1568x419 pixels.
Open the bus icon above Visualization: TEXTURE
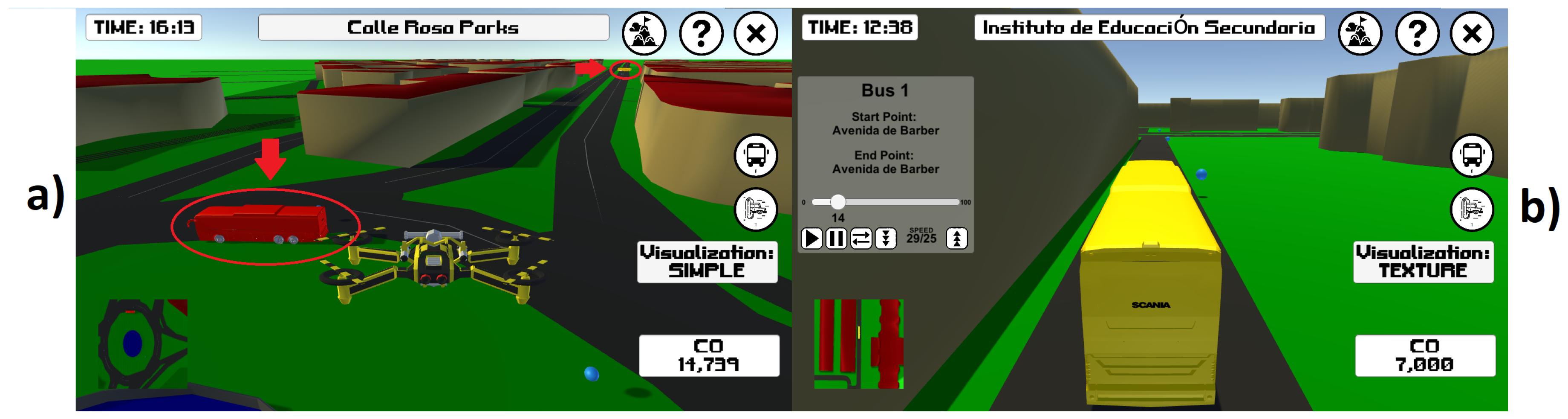(x=1472, y=155)
